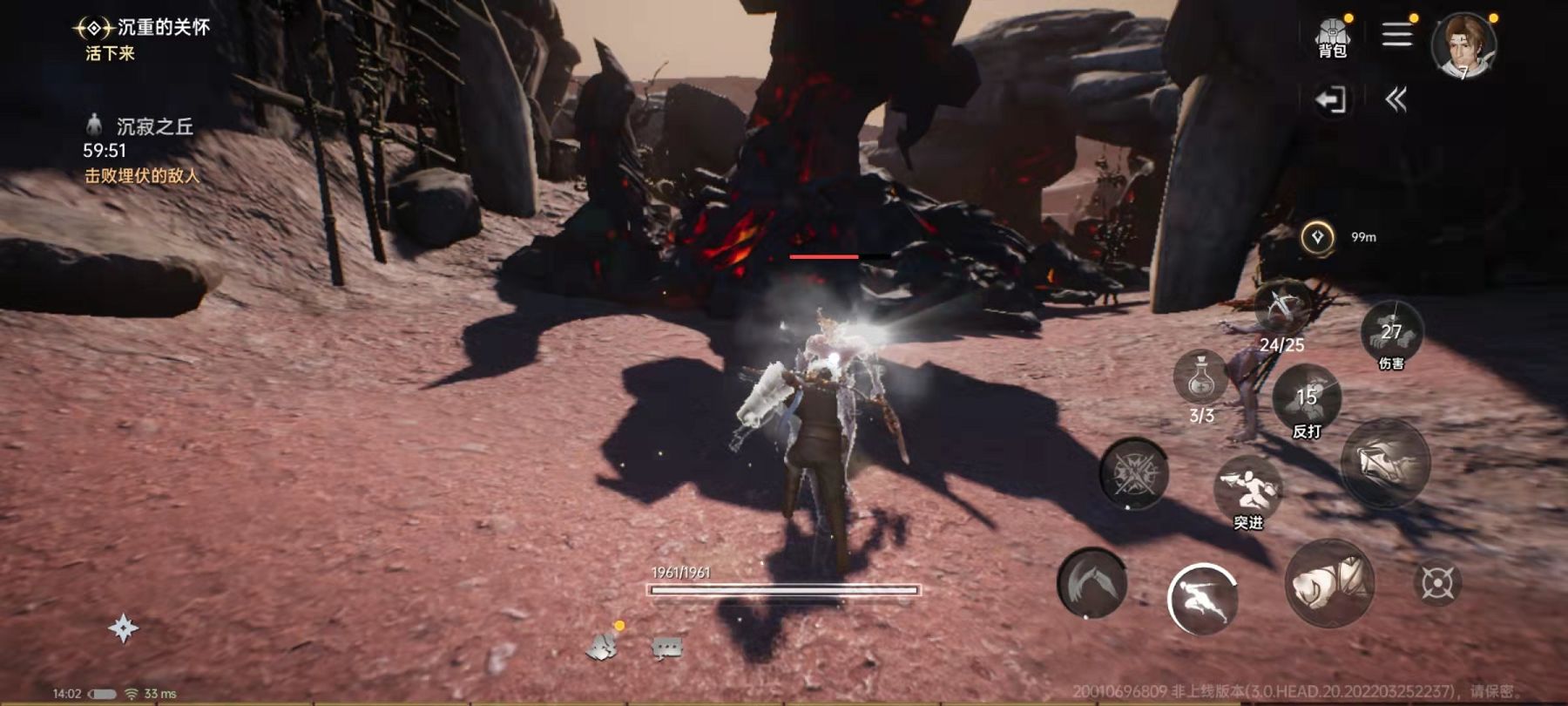Viewport: 1568px width, 706px height.
Task: Collapse the panel with double-arrow button
Action: coord(1396,99)
